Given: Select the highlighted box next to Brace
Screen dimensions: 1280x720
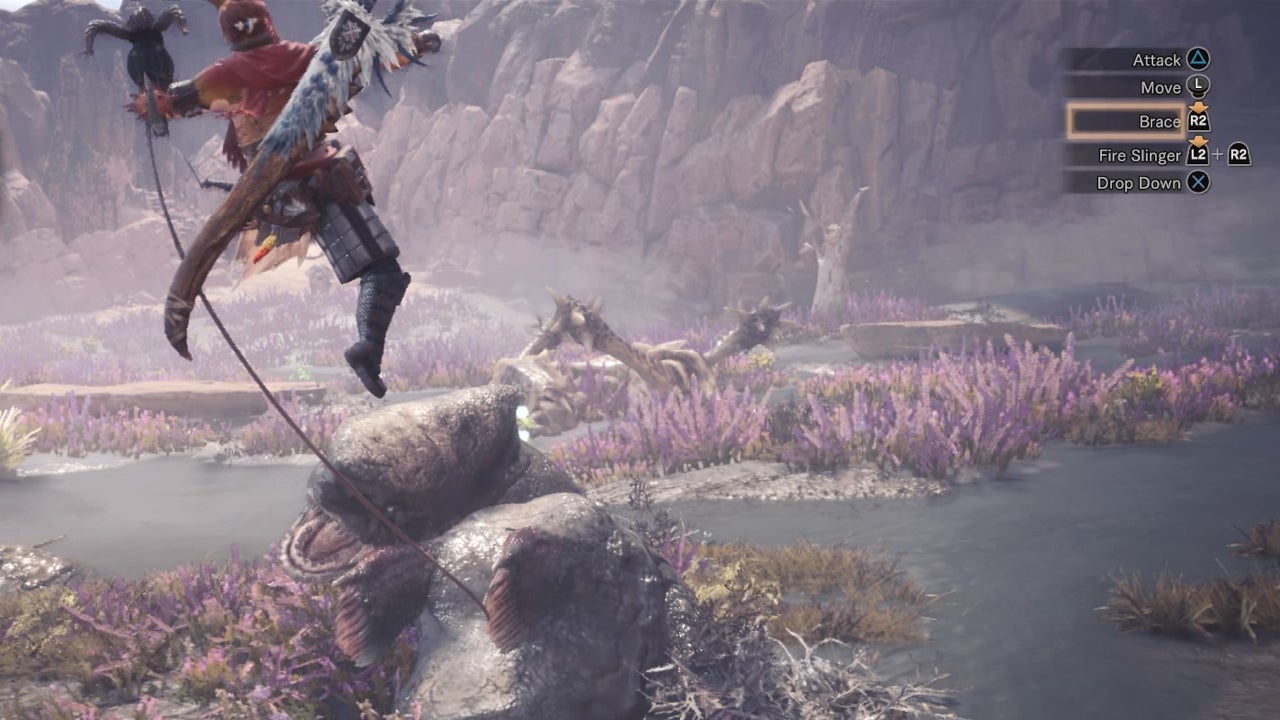Looking at the screenshot, I should (x=1124, y=121).
